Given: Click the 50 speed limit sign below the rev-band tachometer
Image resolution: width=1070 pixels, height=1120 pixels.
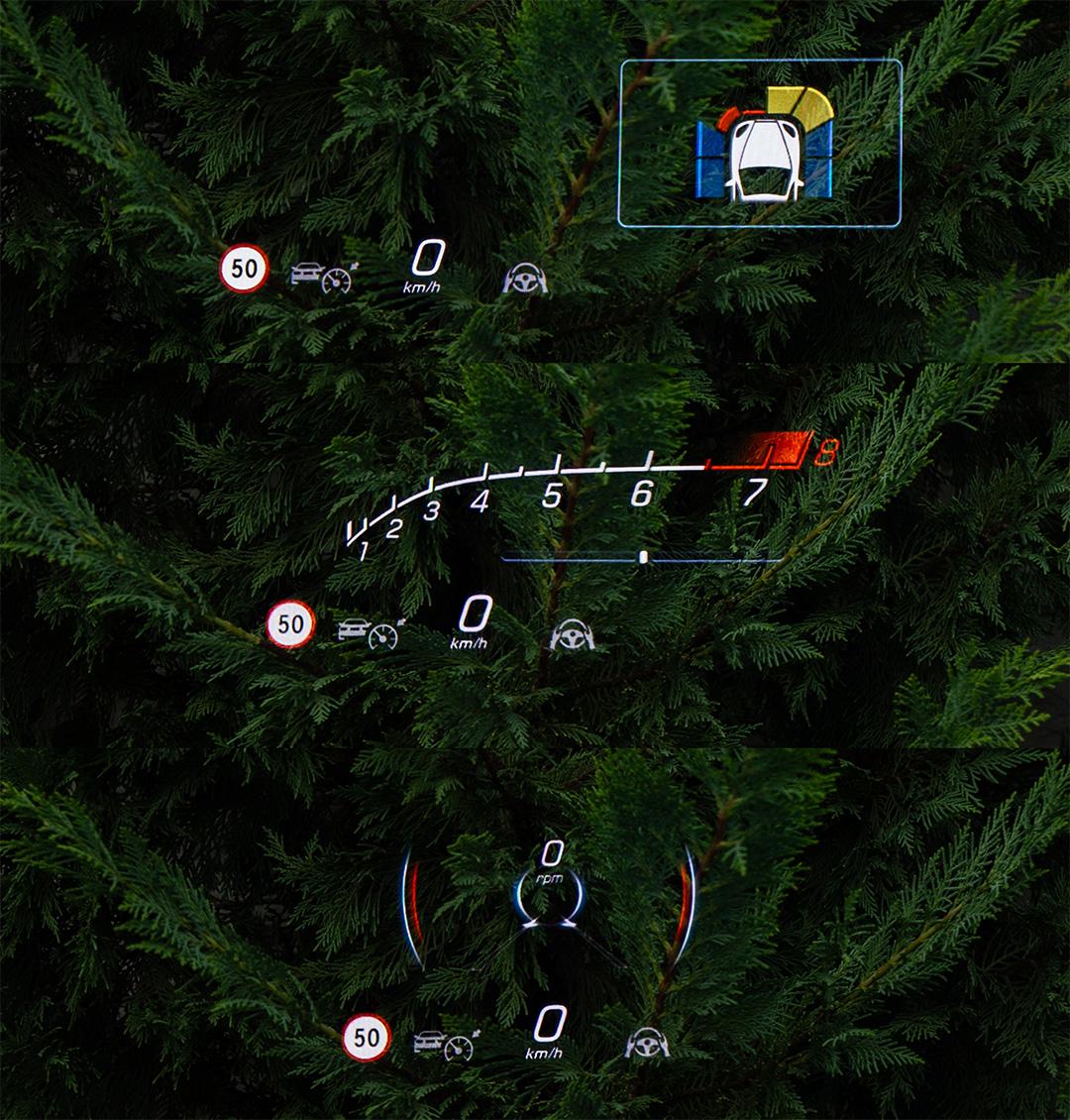Looking at the screenshot, I should (290, 624).
